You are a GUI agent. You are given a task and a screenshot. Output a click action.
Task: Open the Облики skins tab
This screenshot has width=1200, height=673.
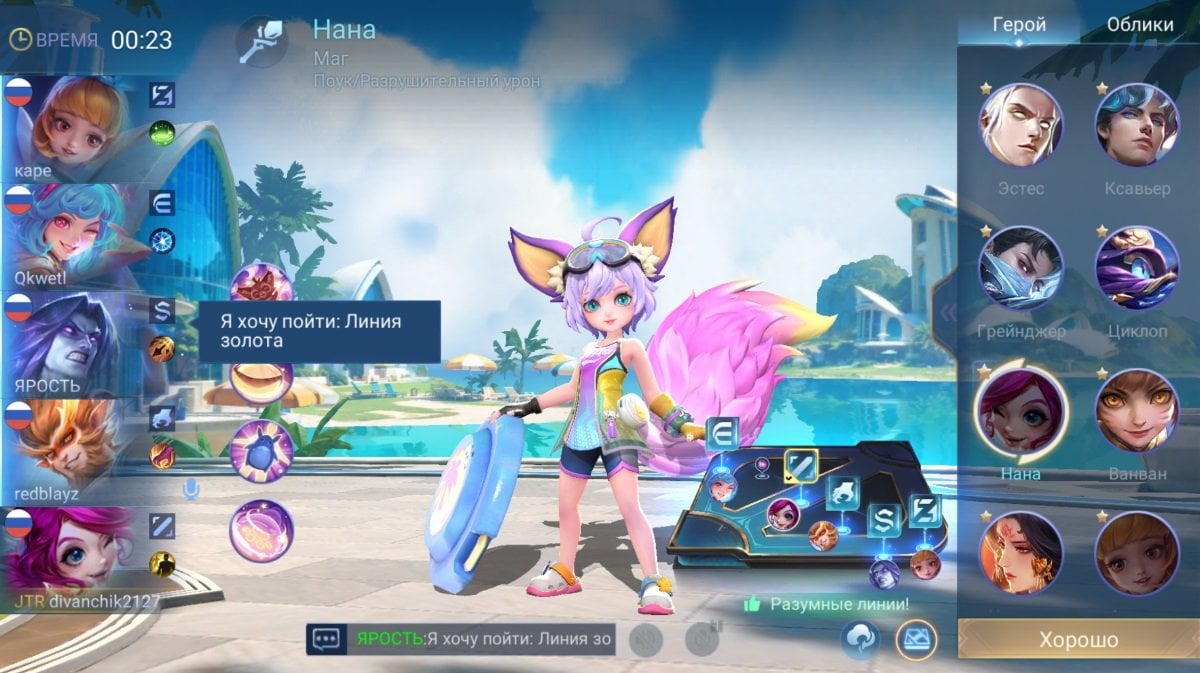(1140, 26)
